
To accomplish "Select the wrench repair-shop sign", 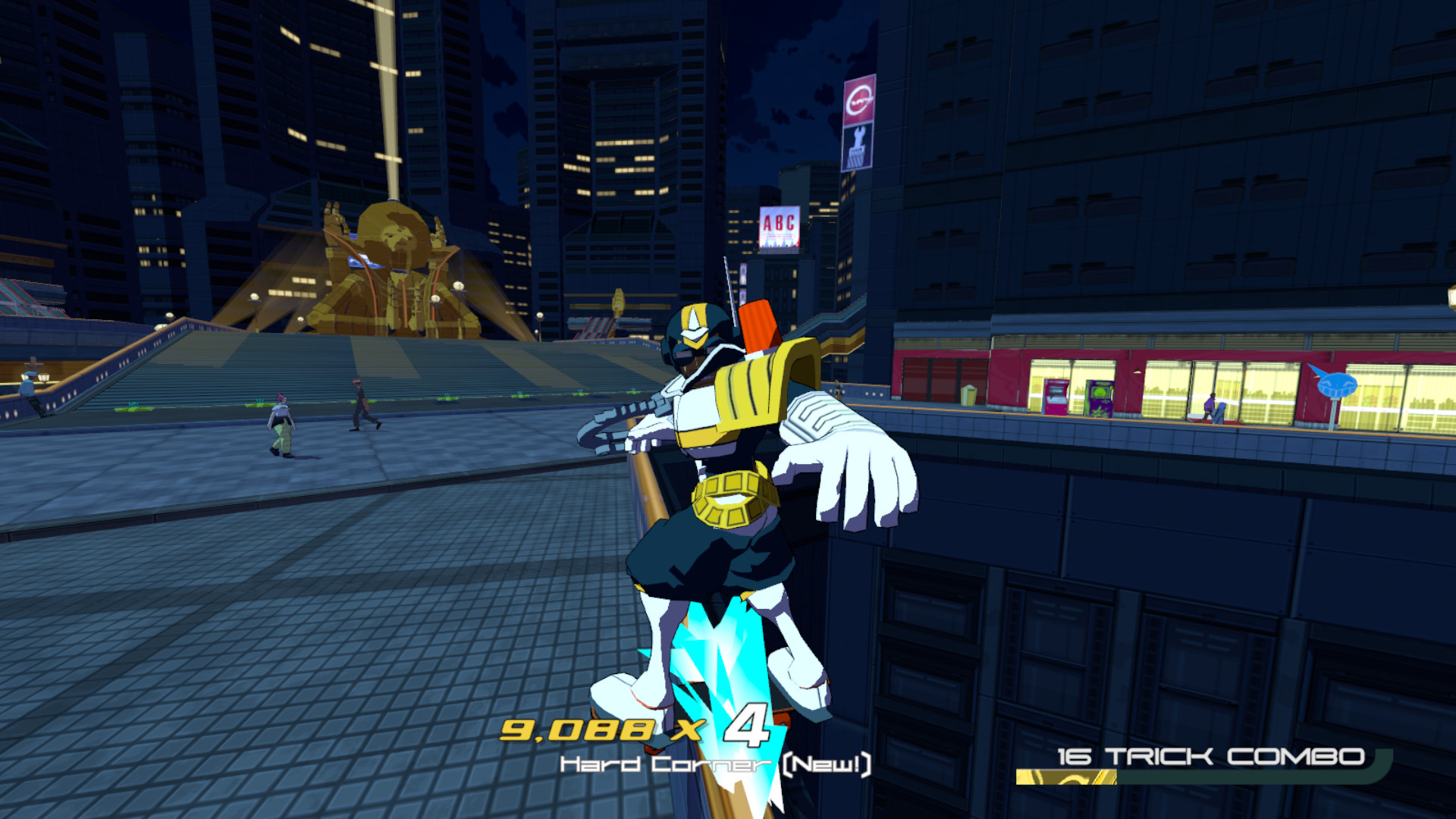I will [x=858, y=144].
